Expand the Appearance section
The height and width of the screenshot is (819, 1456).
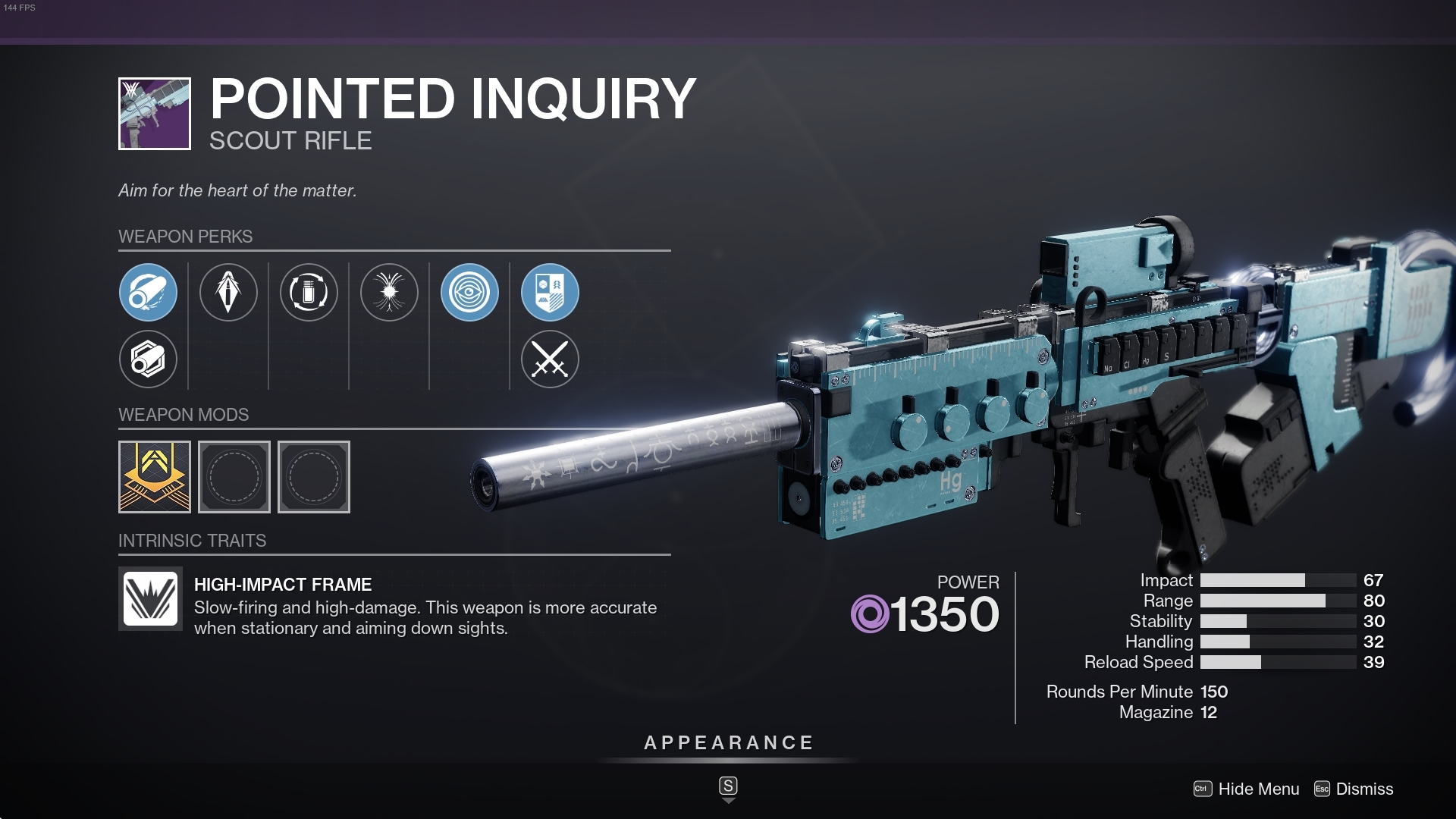coord(728,743)
